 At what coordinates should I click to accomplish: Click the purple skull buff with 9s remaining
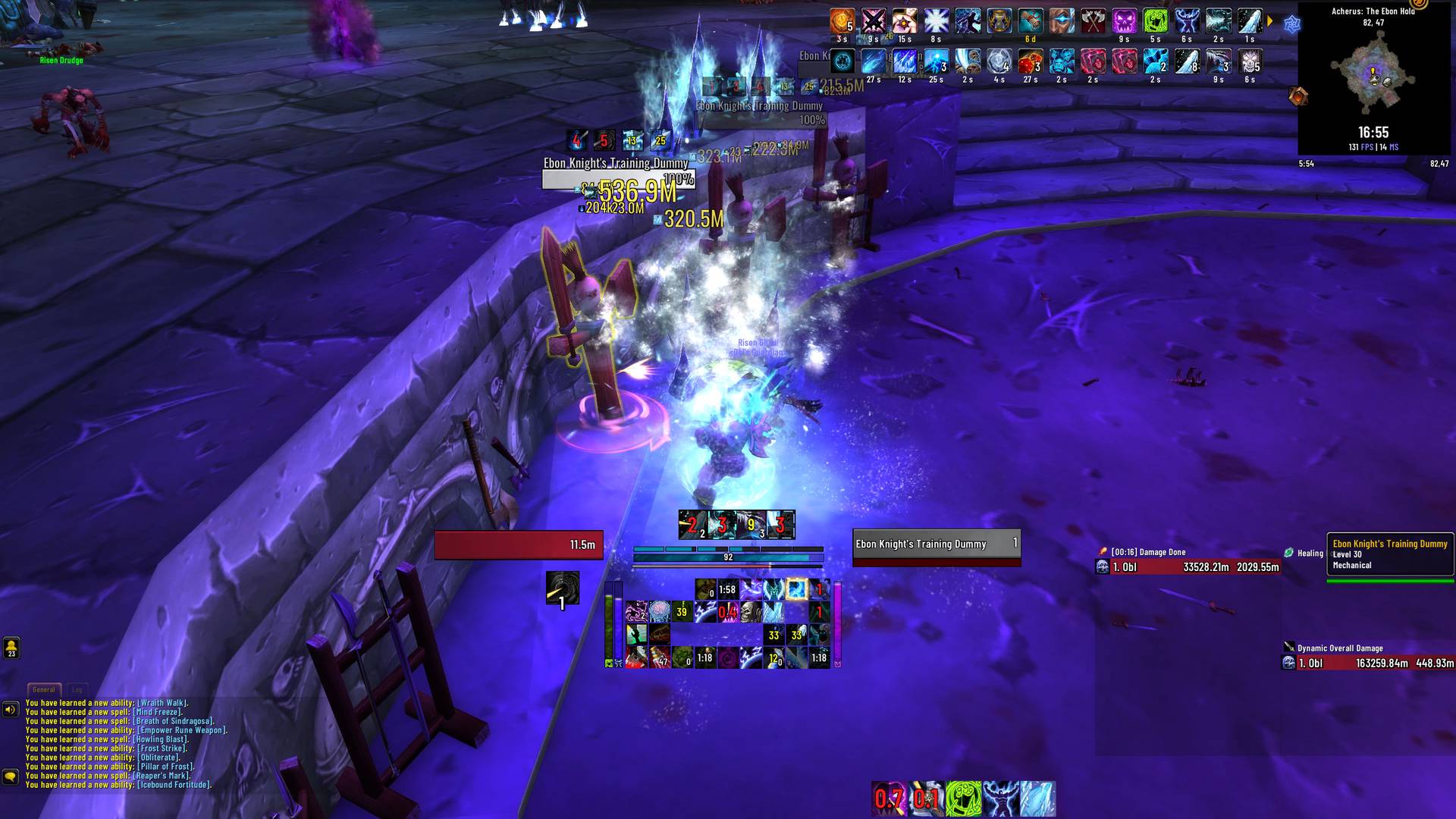tap(1126, 20)
